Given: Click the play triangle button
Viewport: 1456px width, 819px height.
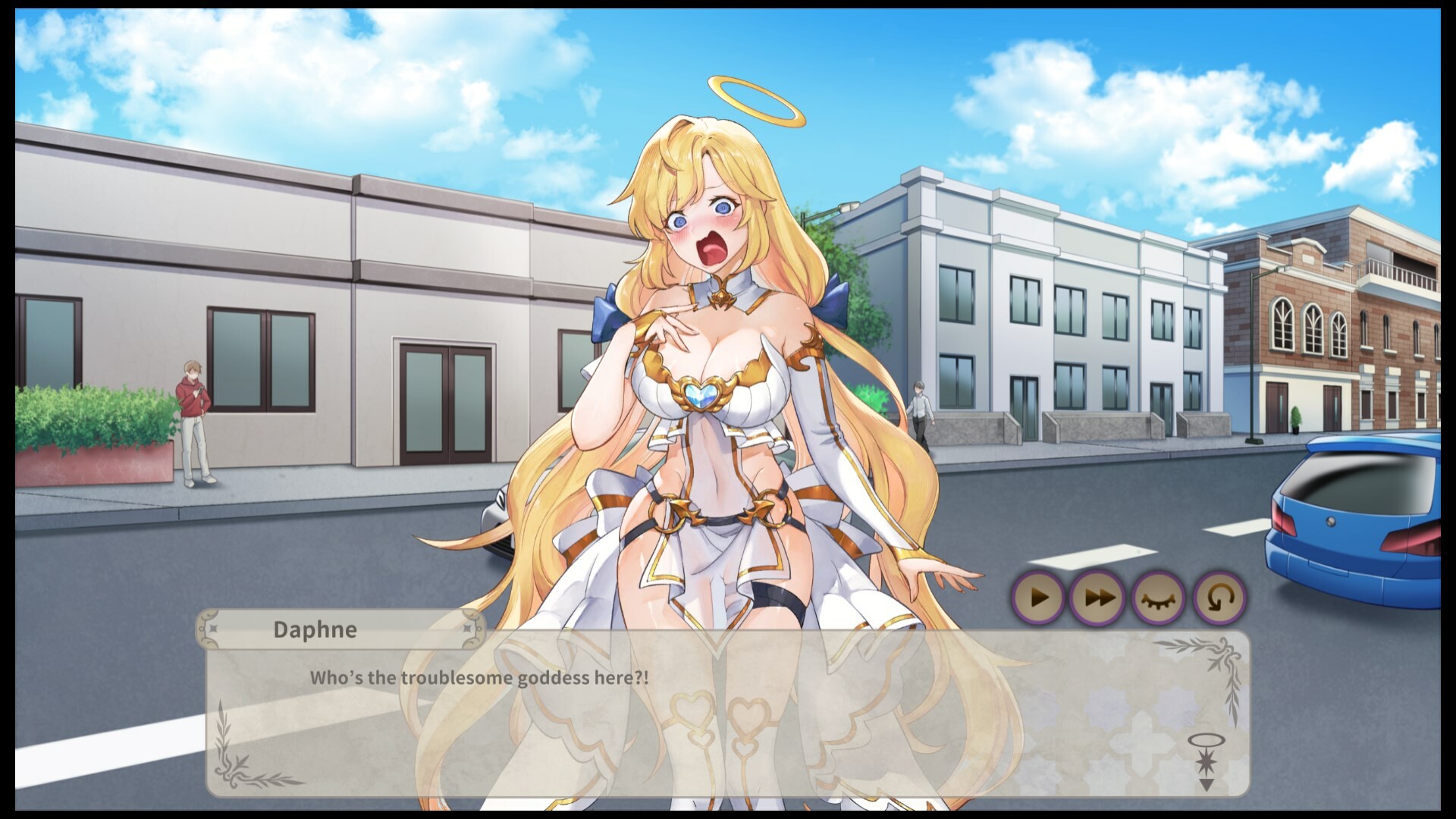Looking at the screenshot, I should pyautogui.click(x=1040, y=597).
